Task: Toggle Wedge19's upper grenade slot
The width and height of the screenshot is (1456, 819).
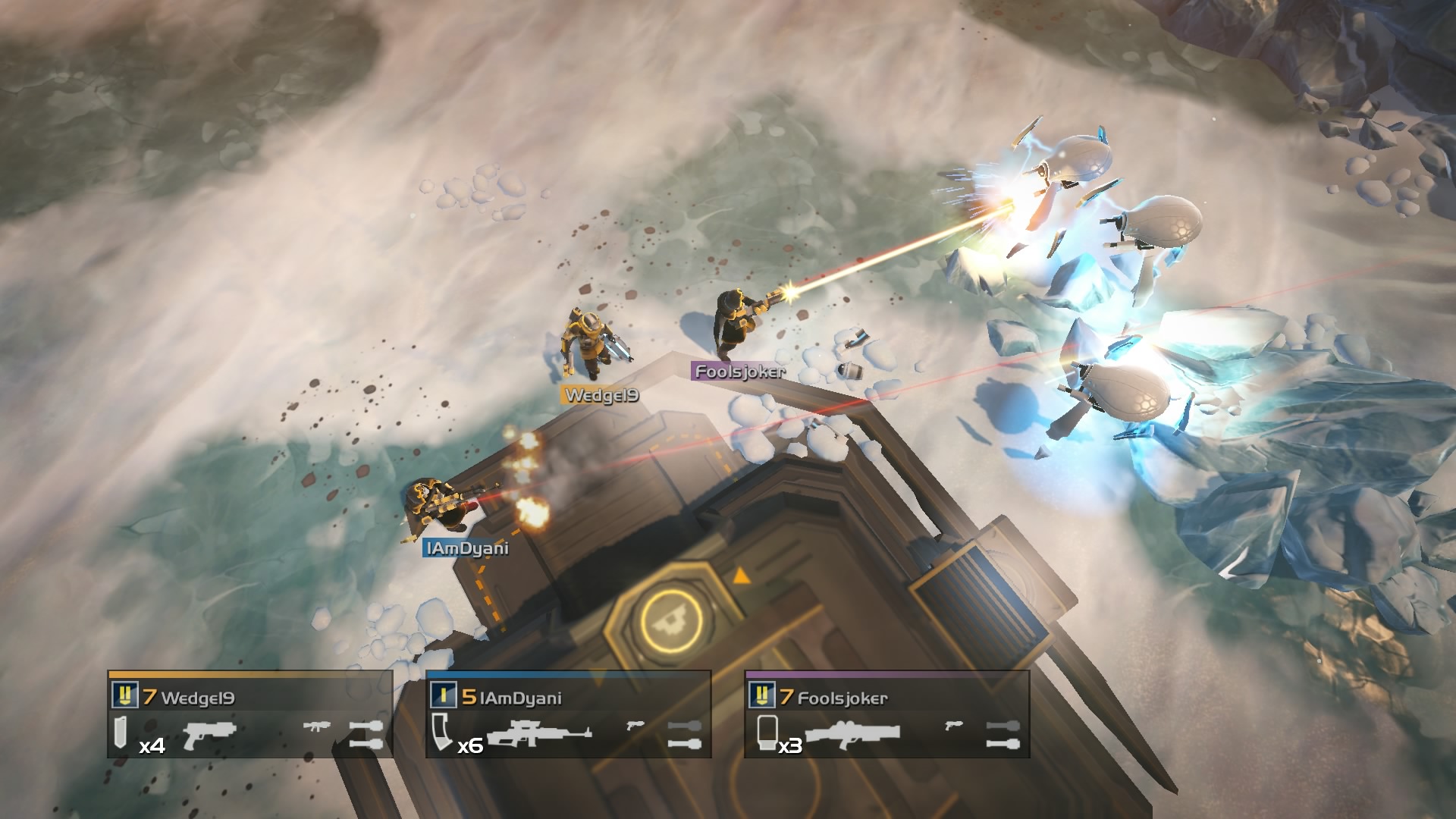Action: tap(367, 724)
